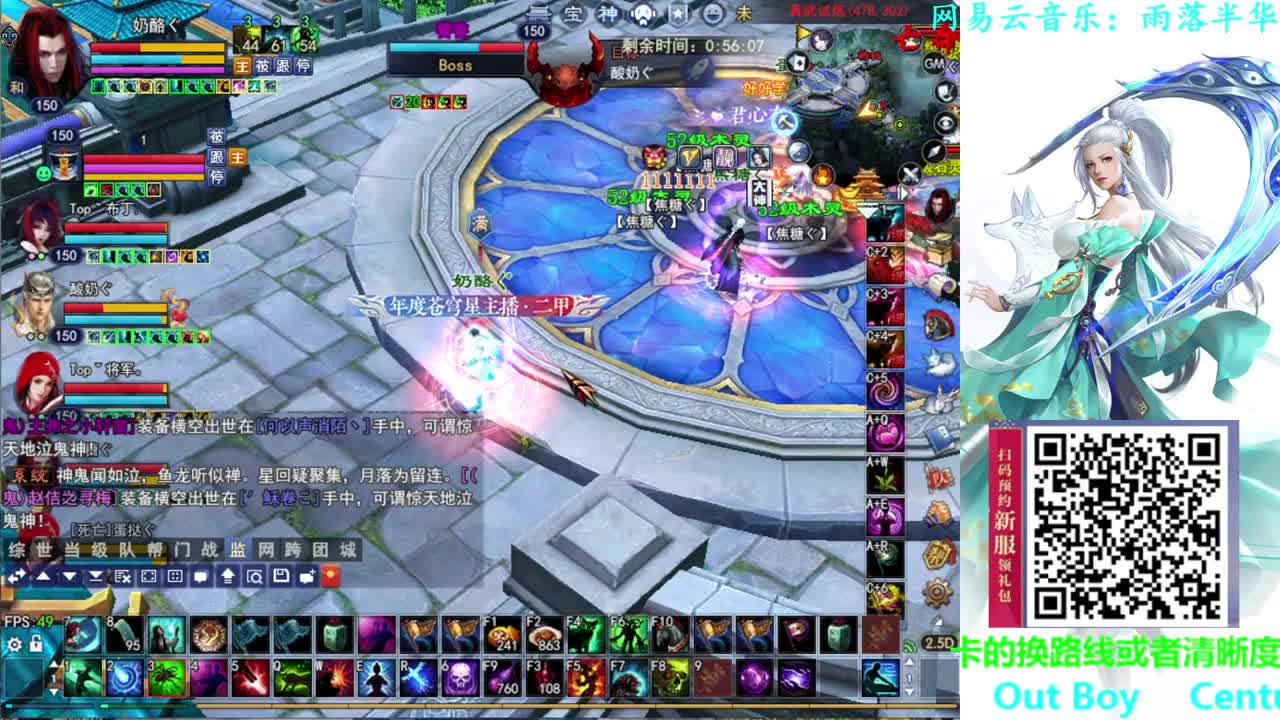The width and height of the screenshot is (1280, 720).
Task: Click the chat search magnifier icon
Action: (x=253, y=577)
